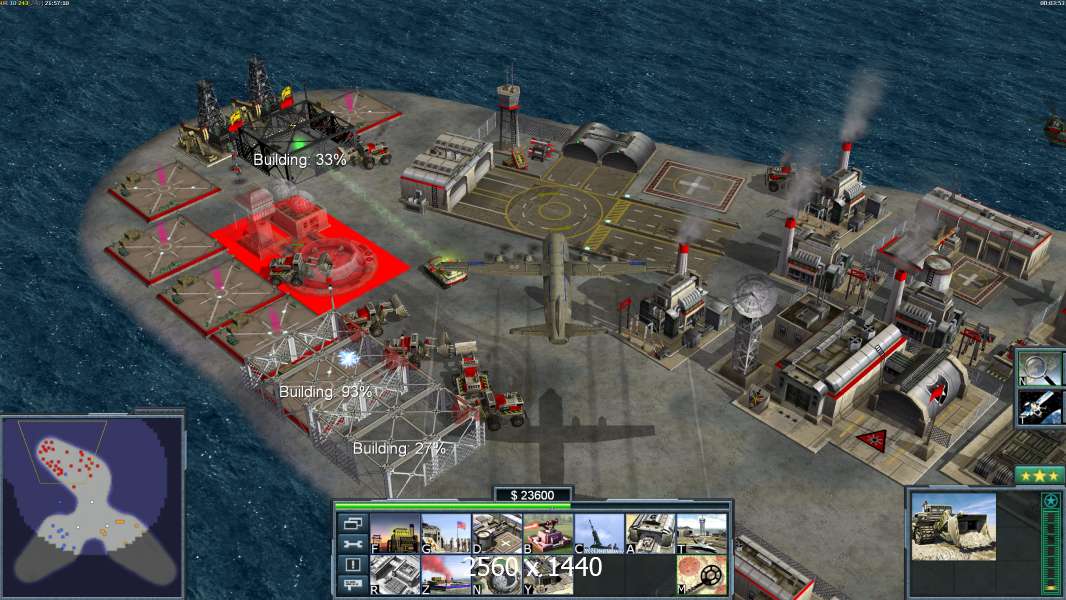Activate the magnifying glass general power
This screenshot has width=1066, height=600.
[x=1040, y=367]
